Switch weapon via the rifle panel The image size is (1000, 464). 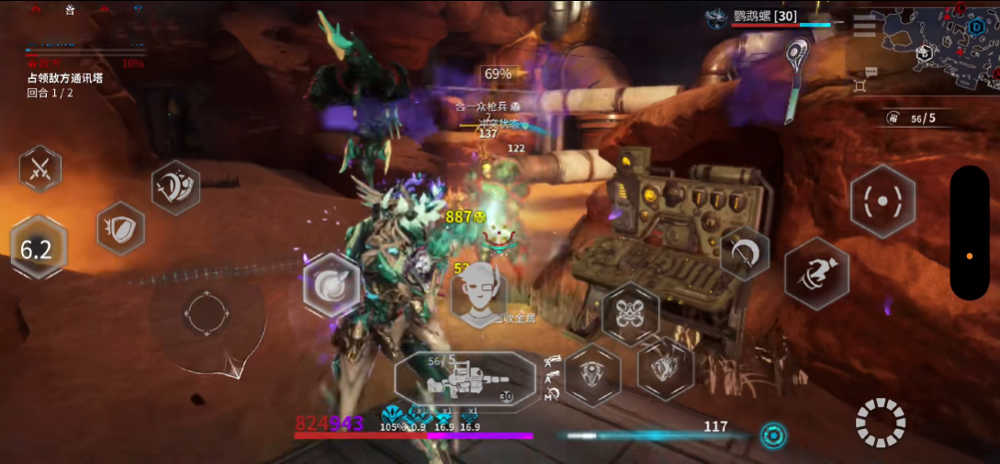(x=465, y=381)
